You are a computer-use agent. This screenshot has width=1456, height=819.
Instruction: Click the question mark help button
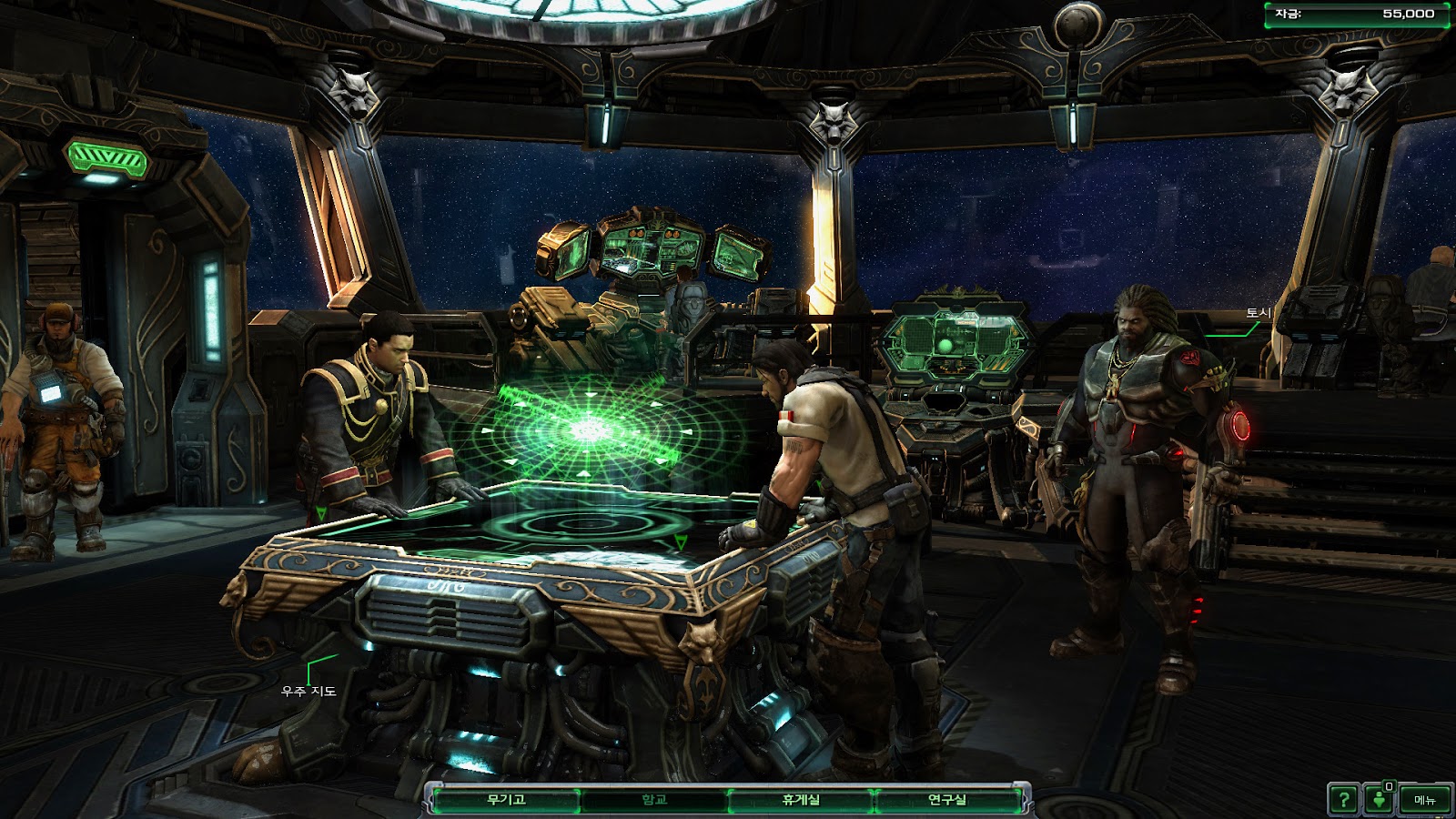1343,800
